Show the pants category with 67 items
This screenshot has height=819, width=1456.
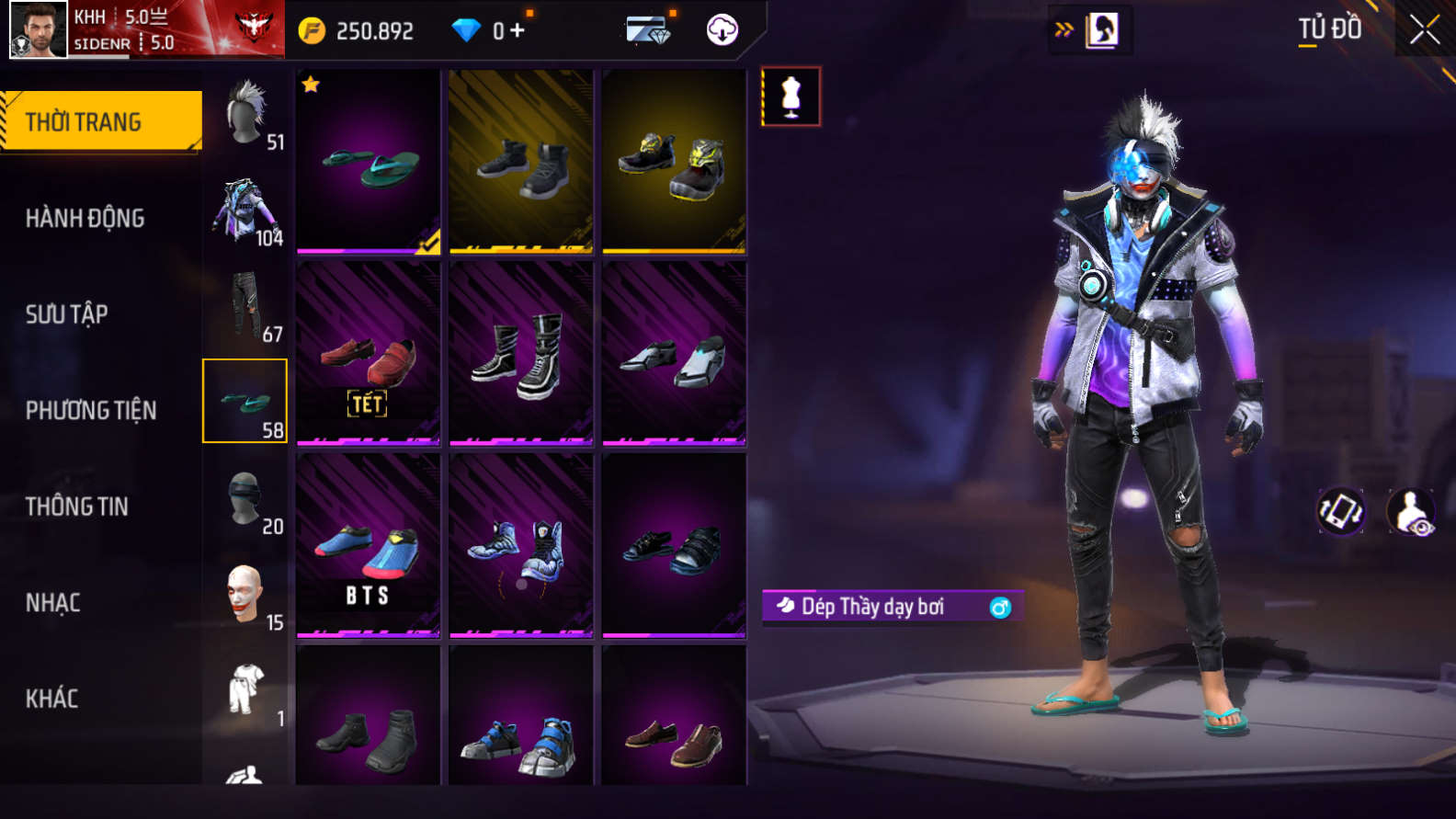(x=246, y=306)
